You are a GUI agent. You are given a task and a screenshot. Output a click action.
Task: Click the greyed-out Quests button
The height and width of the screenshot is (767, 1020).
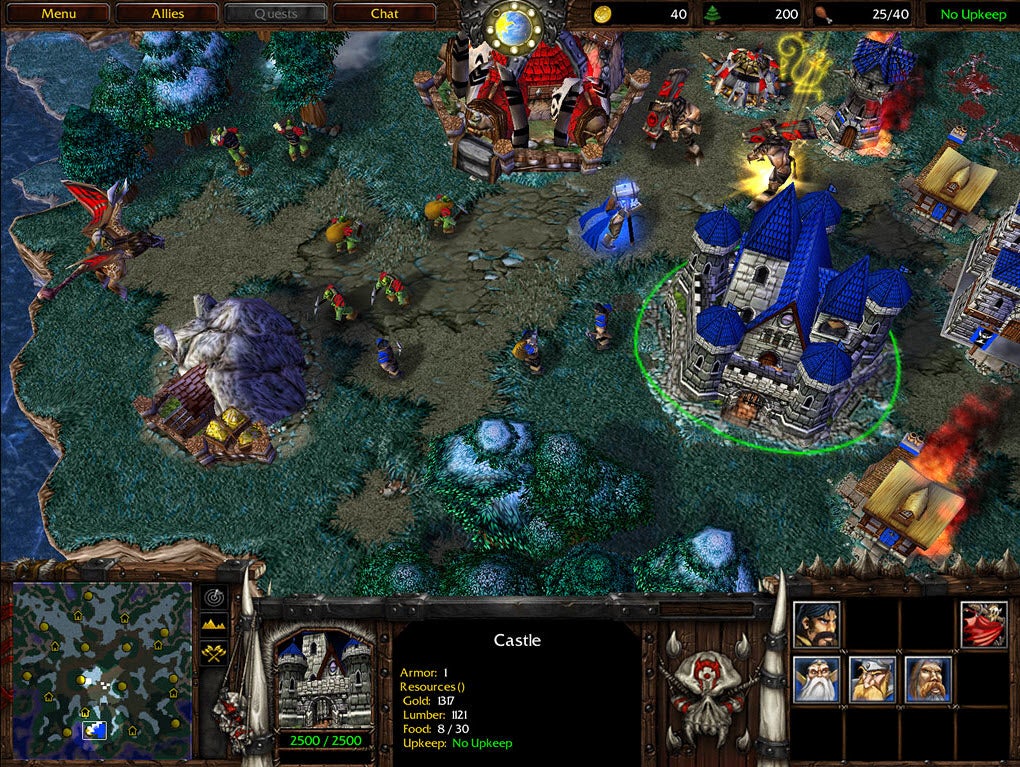(276, 14)
